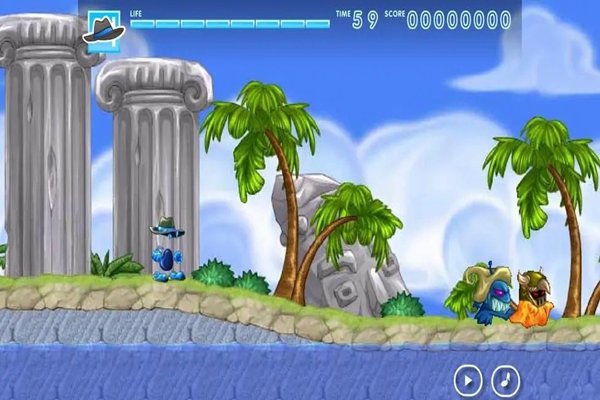Select the fedora hat character portrait
The image size is (600, 400).
click(102, 28)
